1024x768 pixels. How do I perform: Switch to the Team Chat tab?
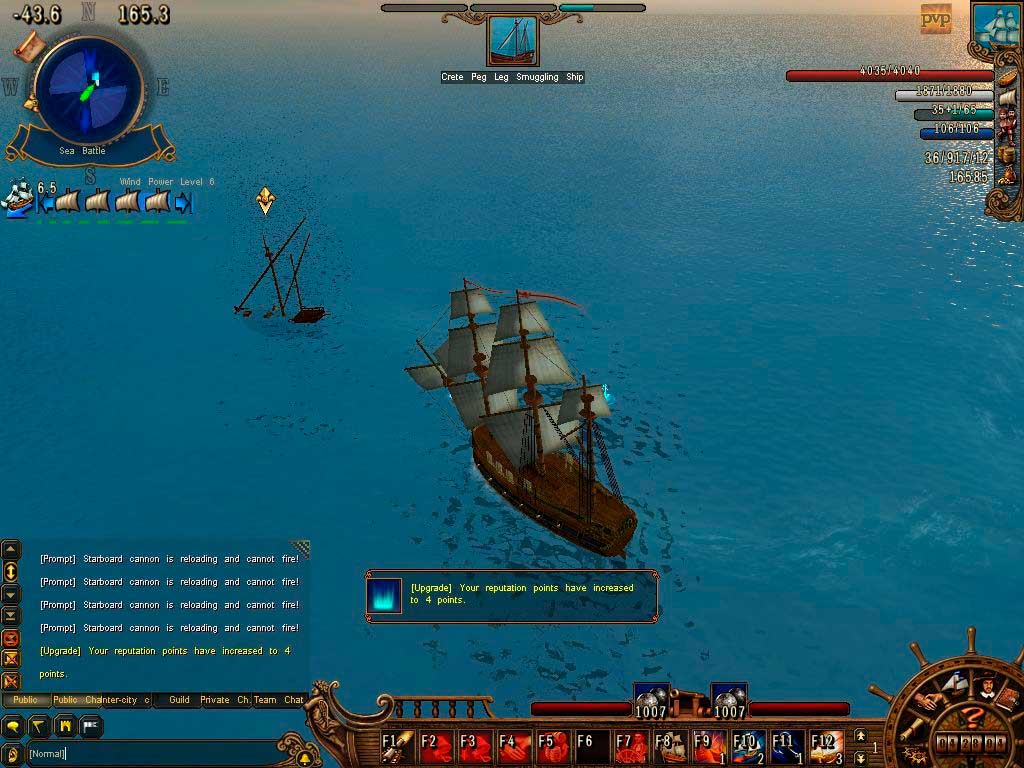(278, 700)
